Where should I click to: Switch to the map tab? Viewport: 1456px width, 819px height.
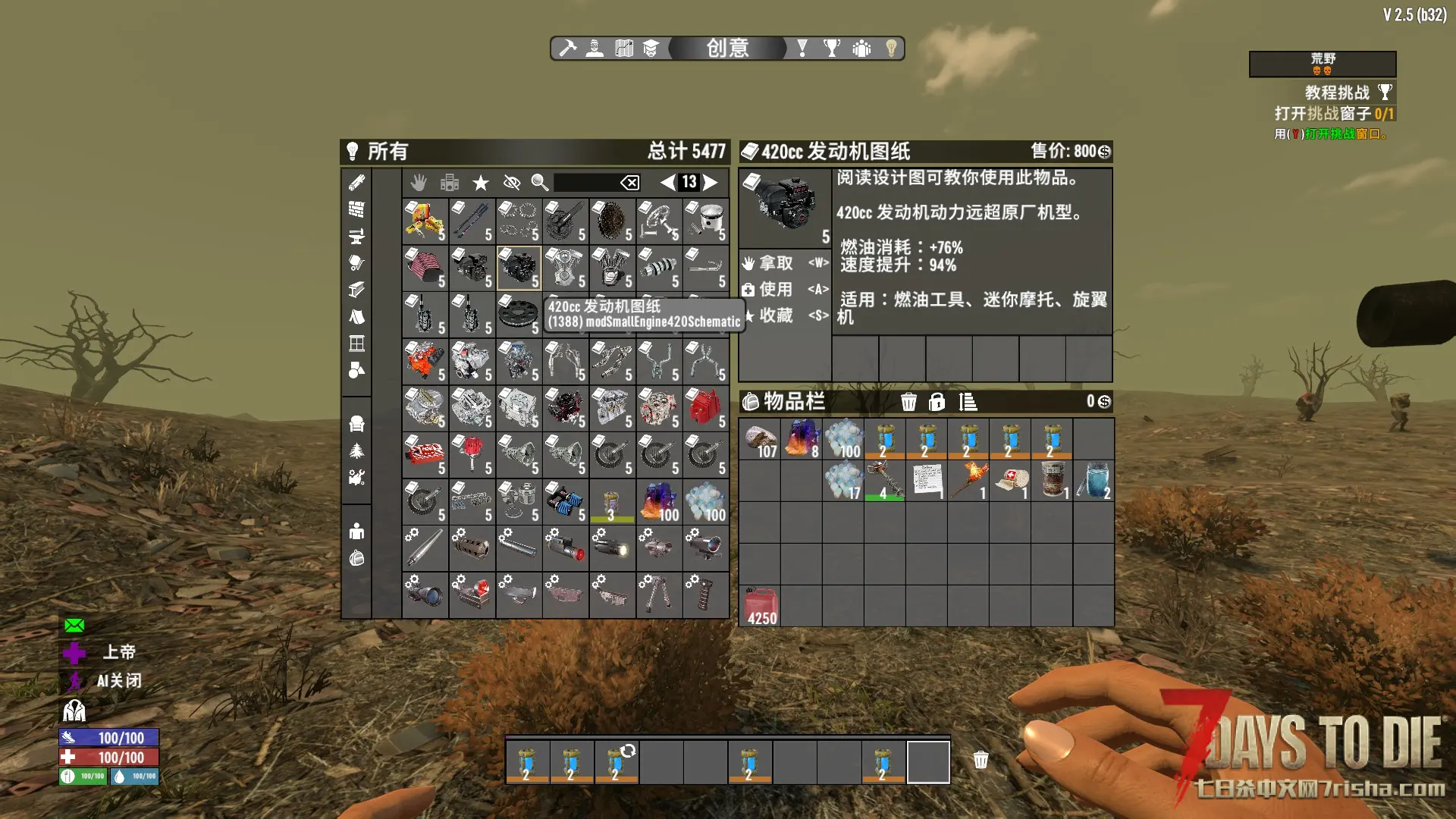(623, 49)
